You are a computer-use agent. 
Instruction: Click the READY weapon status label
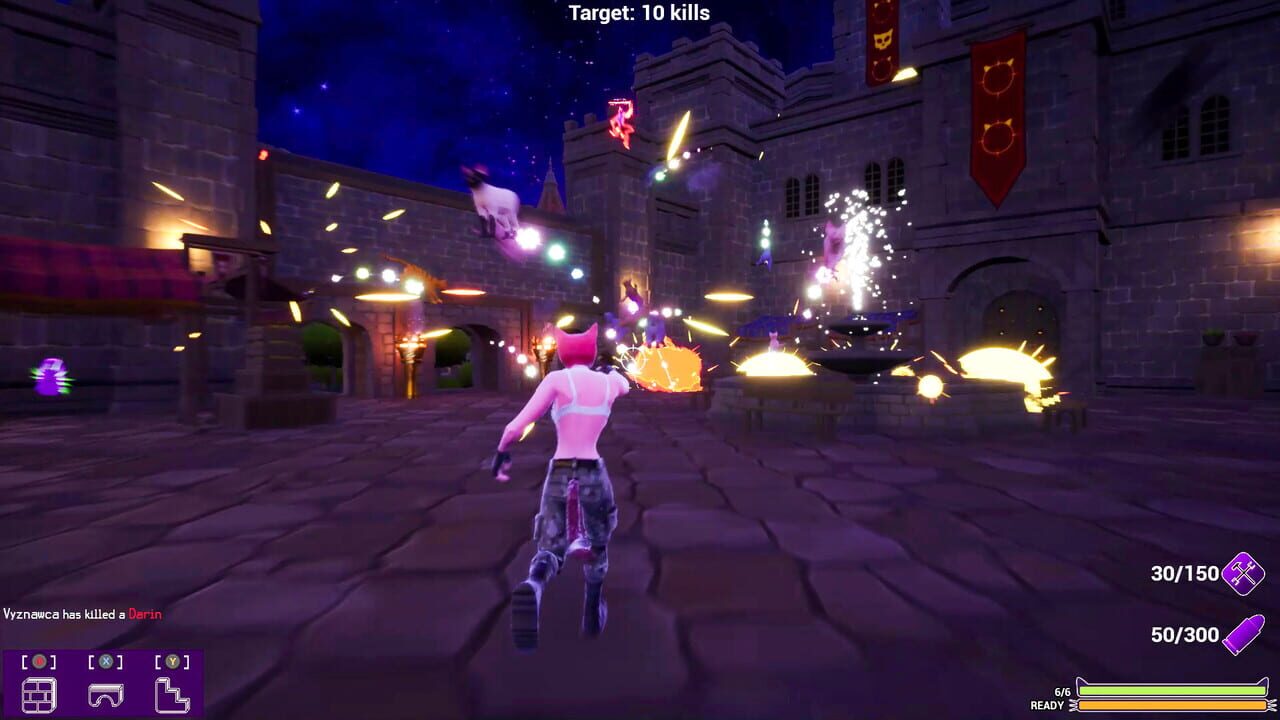pos(1047,703)
